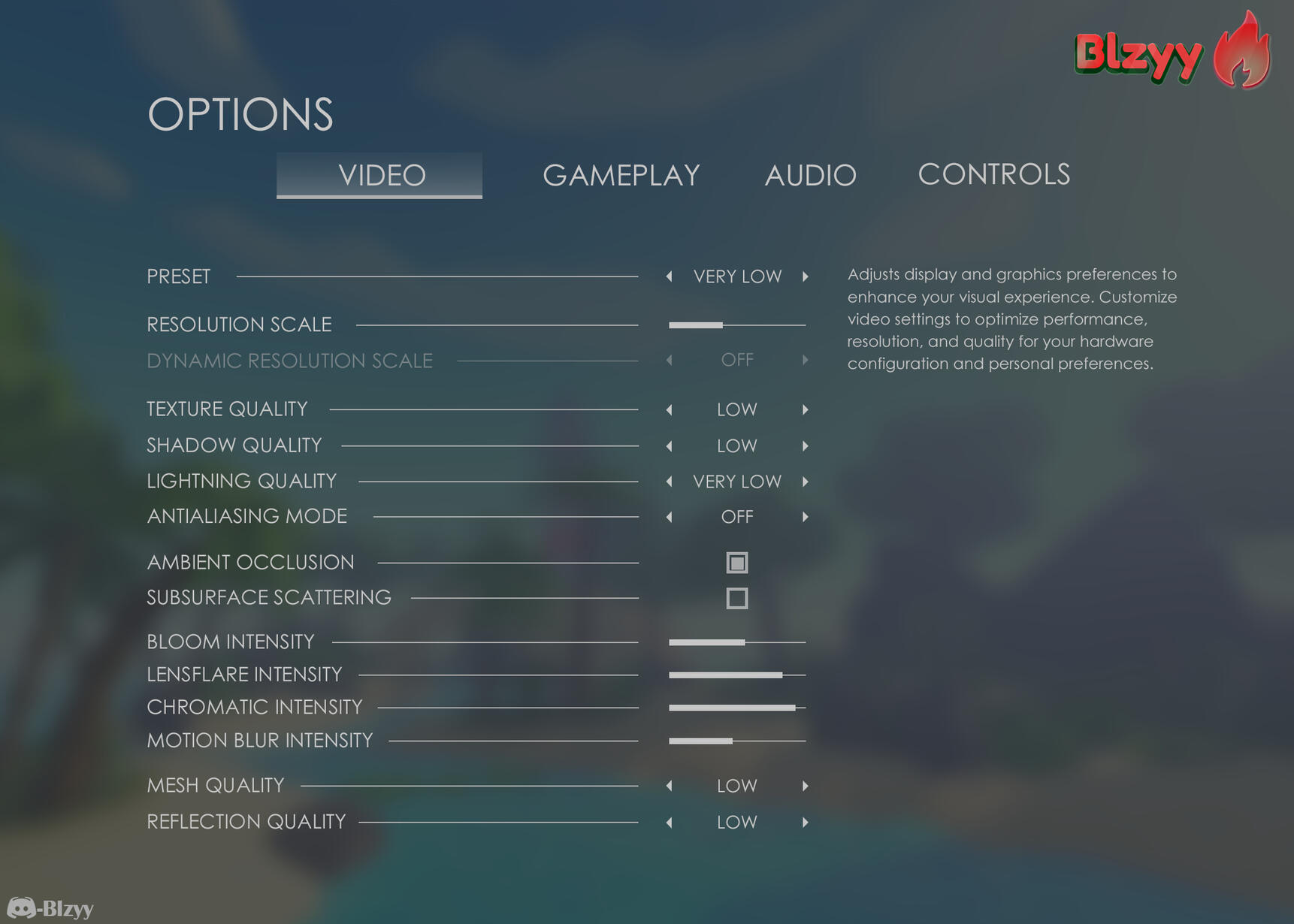Raise Shadow Quality with the right arrow
Image resolution: width=1294 pixels, height=924 pixels.
coord(805,445)
